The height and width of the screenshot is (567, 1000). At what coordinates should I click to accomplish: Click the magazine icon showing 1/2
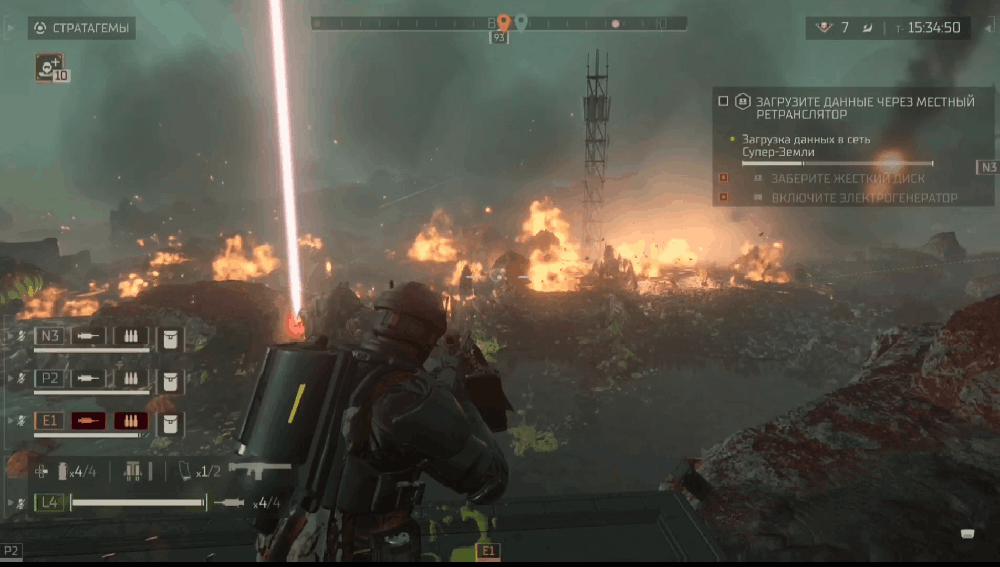pyautogui.click(x=185, y=470)
